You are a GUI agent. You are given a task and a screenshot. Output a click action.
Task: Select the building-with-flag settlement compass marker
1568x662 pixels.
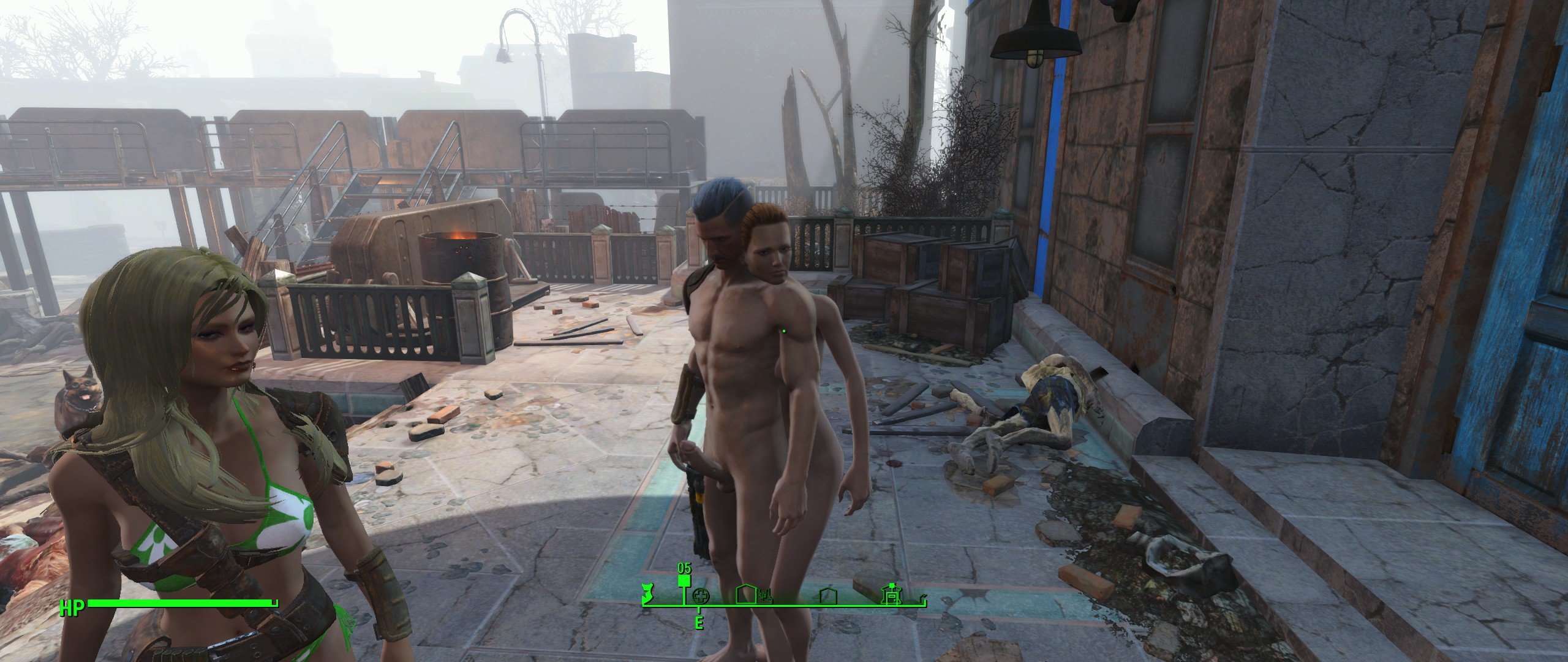pyautogui.click(x=891, y=593)
